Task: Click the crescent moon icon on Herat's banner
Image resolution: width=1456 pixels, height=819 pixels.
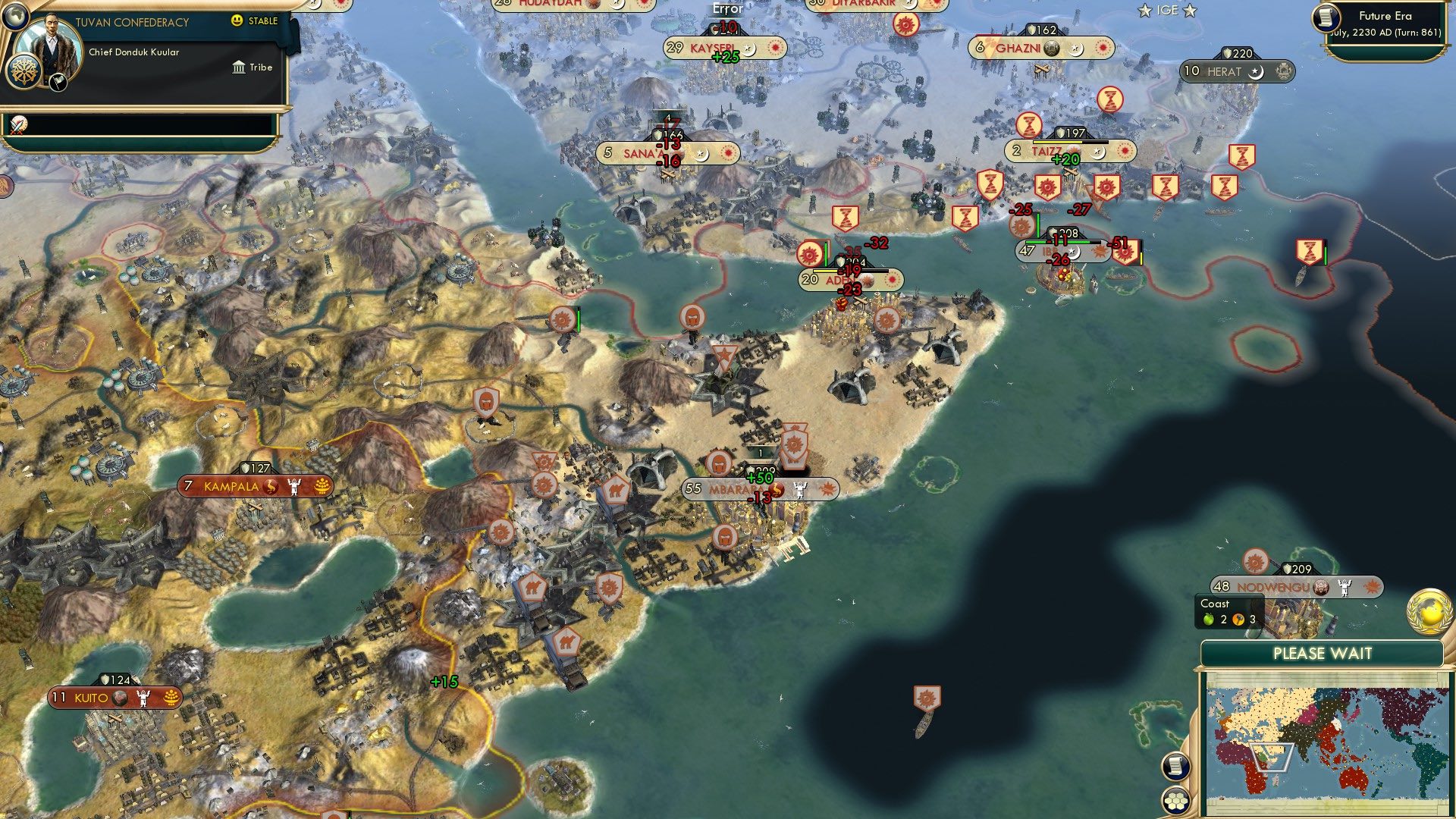Action: pyautogui.click(x=1256, y=72)
